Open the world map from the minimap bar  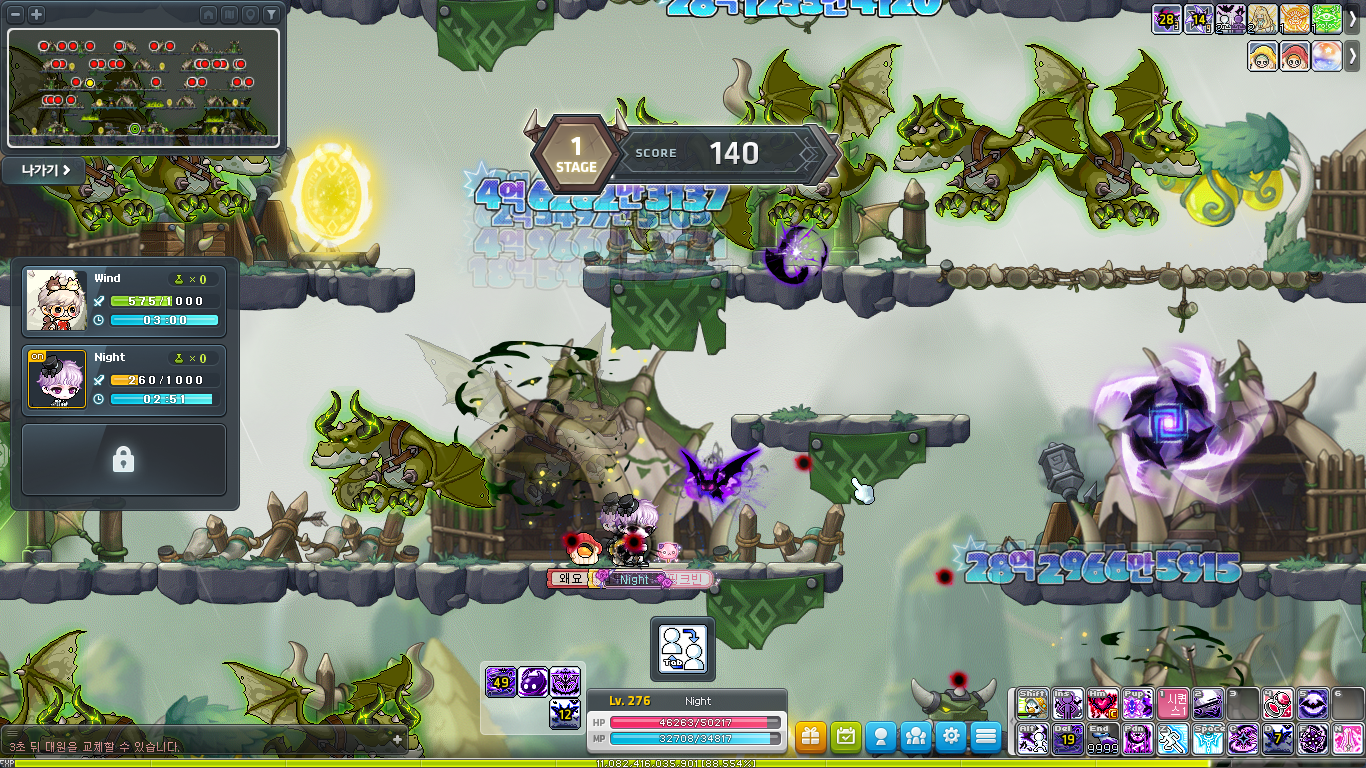point(228,14)
